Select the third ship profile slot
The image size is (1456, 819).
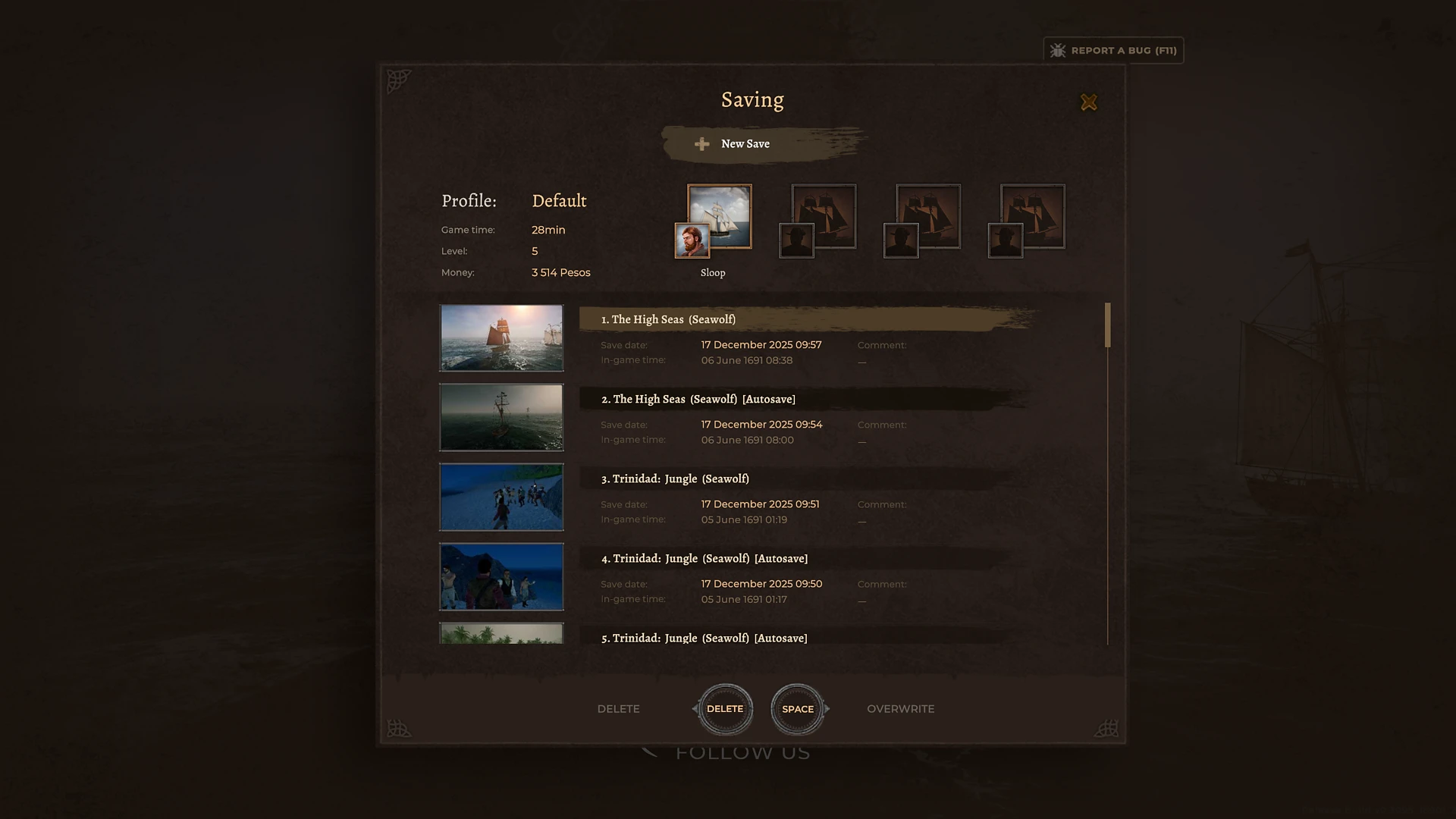(x=927, y=215)
